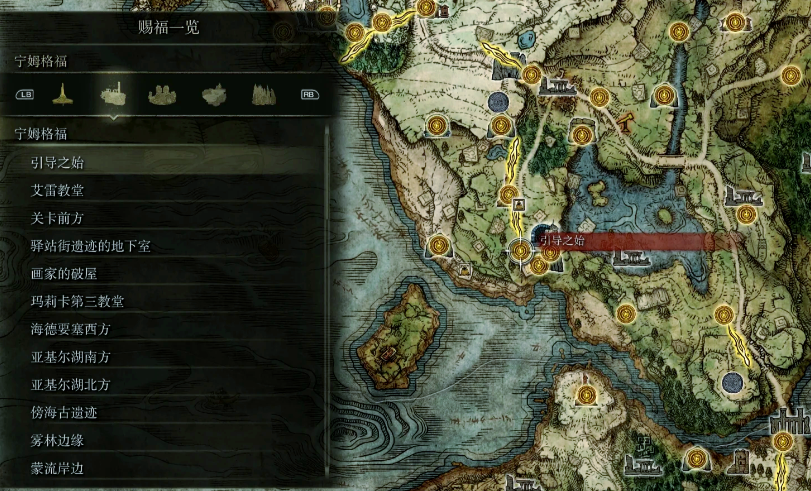This screenshot has width=811, height=491.
Task: Switch to the candle-tower region tab
Action: pyautogui.click(x=63, y=94)
